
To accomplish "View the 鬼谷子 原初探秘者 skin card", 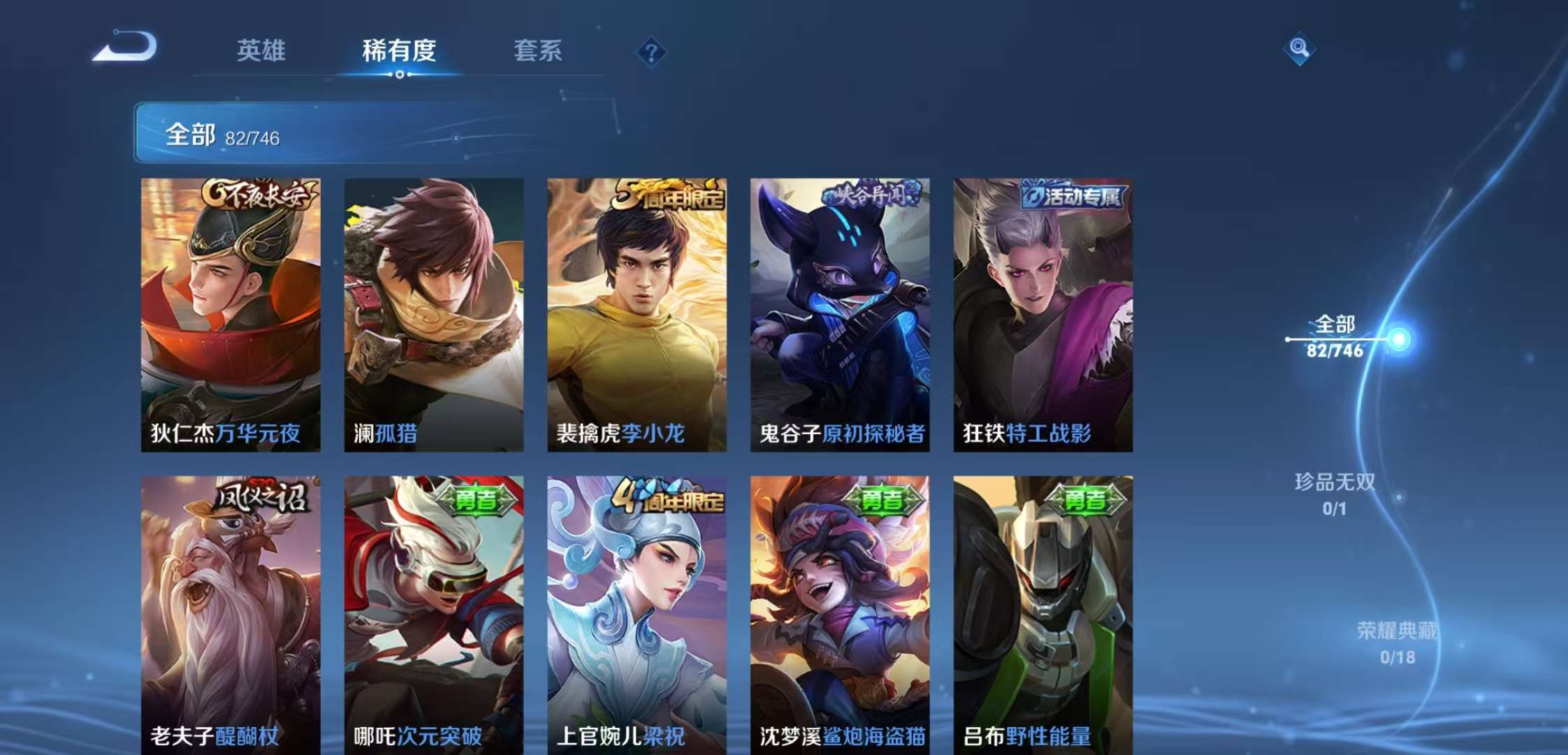I will point(840,315).
